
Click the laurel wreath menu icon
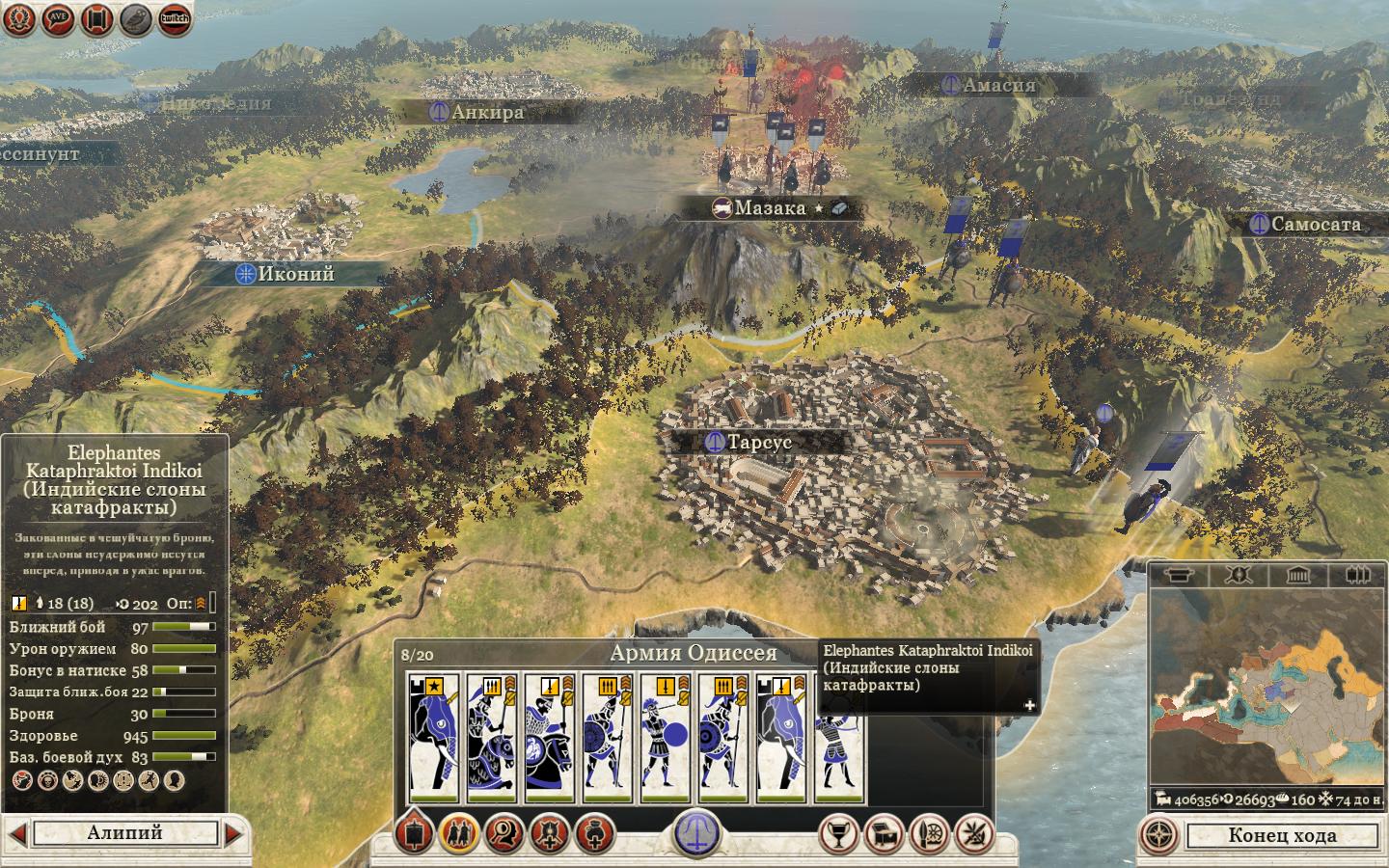[19, 18]
